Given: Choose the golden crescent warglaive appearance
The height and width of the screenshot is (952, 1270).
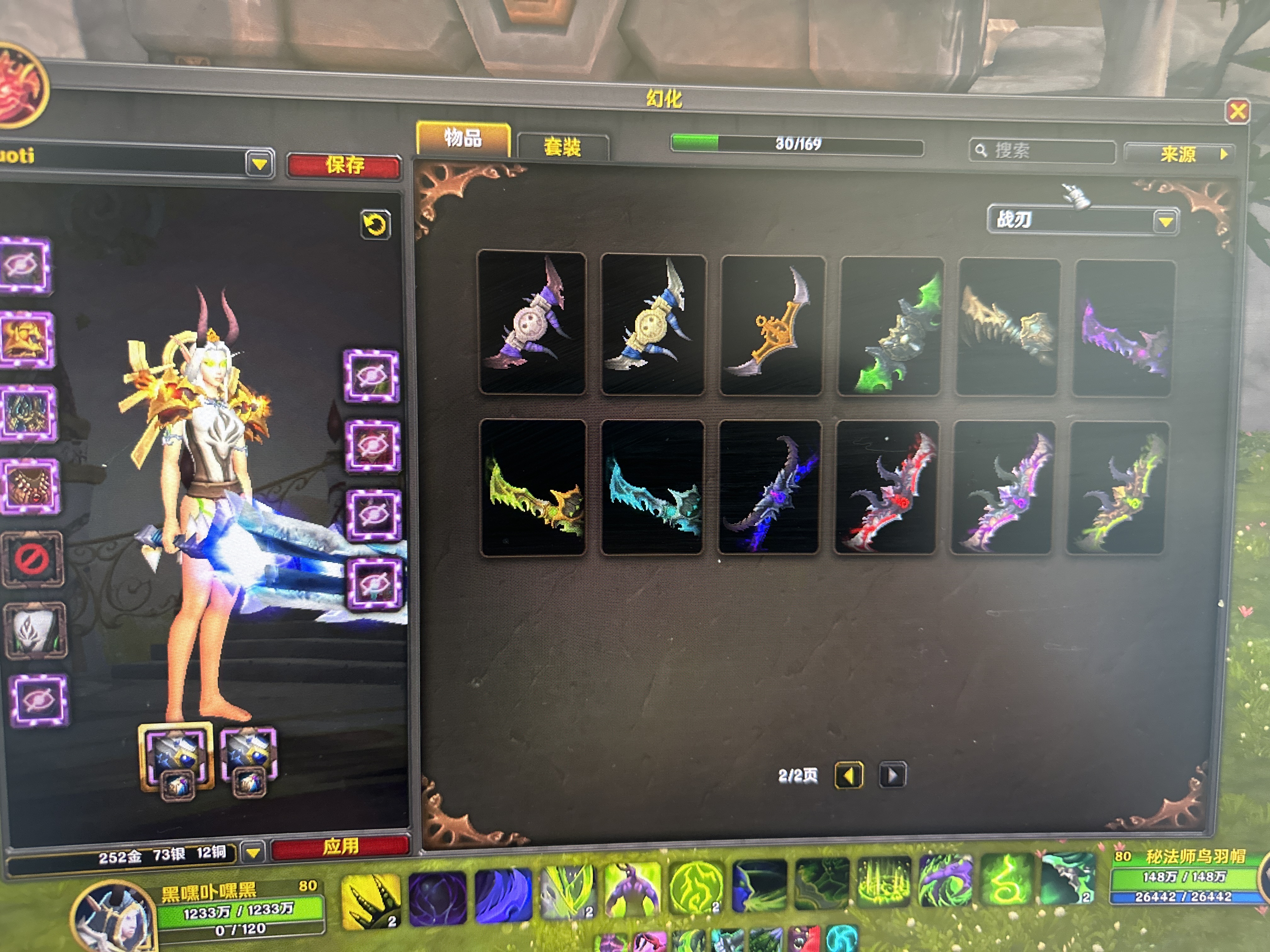Looking at the screenshot, I should [x=771, y=326].
